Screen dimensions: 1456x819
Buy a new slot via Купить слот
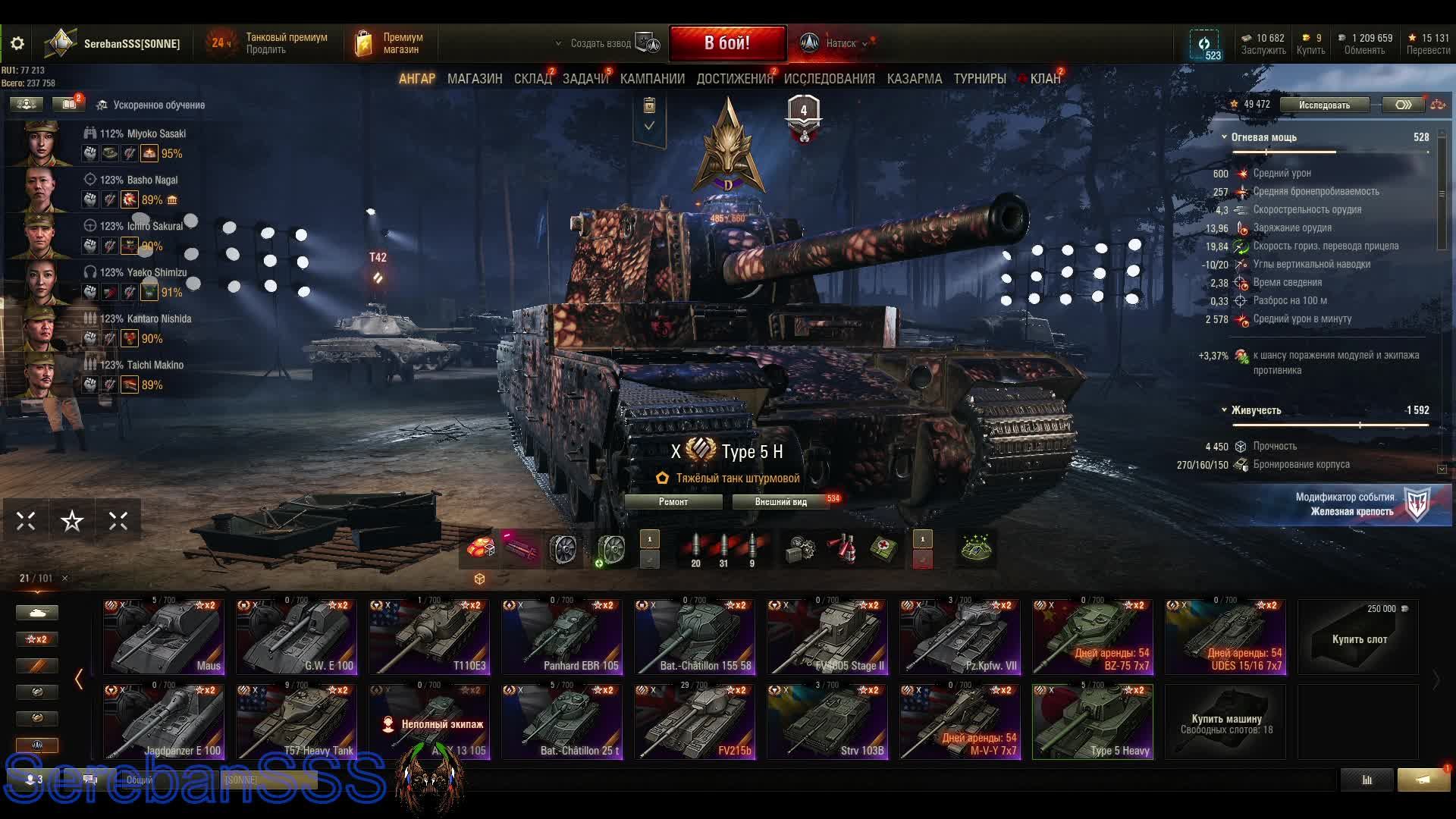(x=1358, y=639)
